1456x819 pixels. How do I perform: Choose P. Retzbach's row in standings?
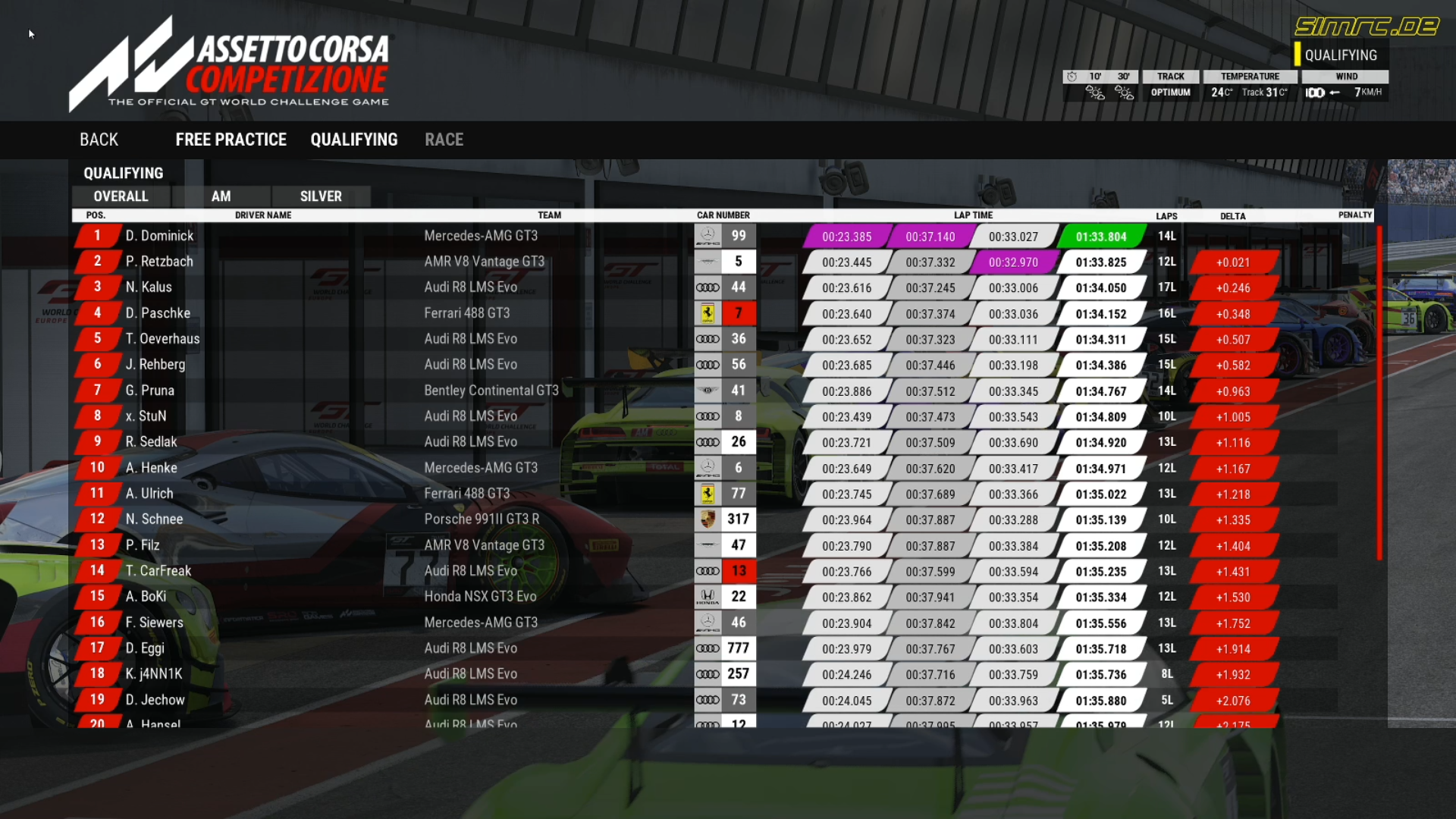point(159,262)
